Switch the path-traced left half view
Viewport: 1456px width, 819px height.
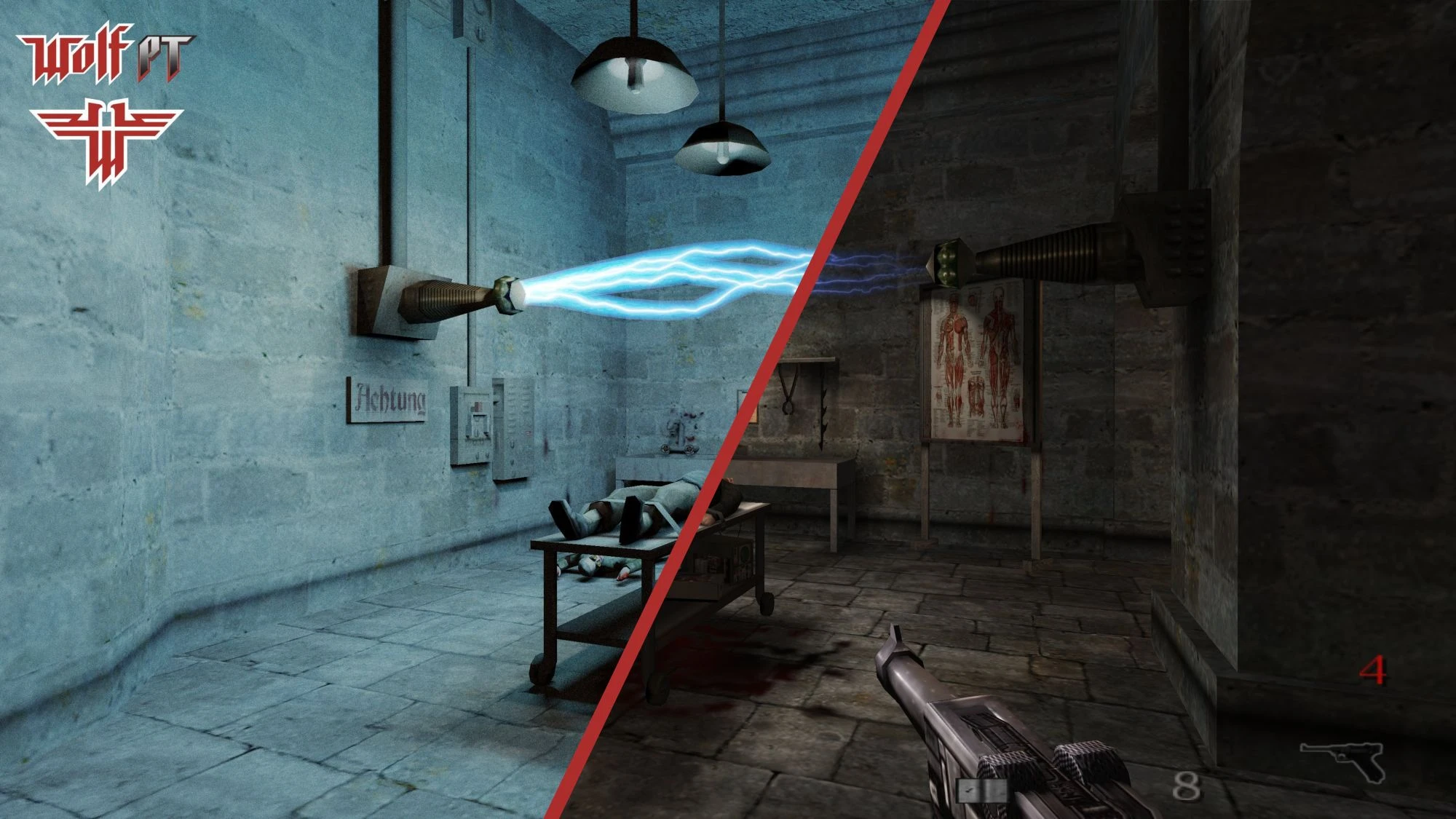255,582
